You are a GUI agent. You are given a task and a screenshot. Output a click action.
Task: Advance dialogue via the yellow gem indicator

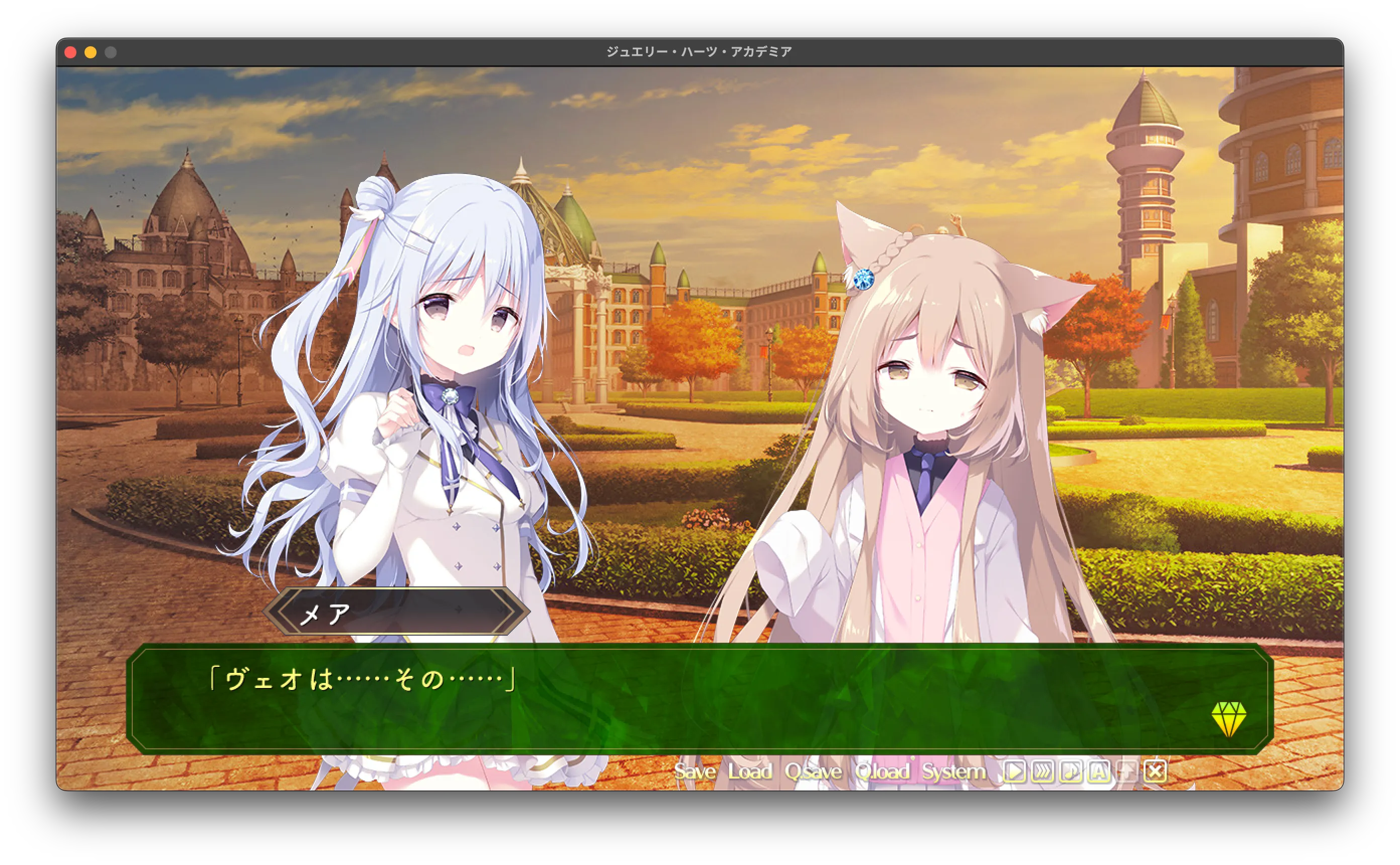coord(1229,719)
